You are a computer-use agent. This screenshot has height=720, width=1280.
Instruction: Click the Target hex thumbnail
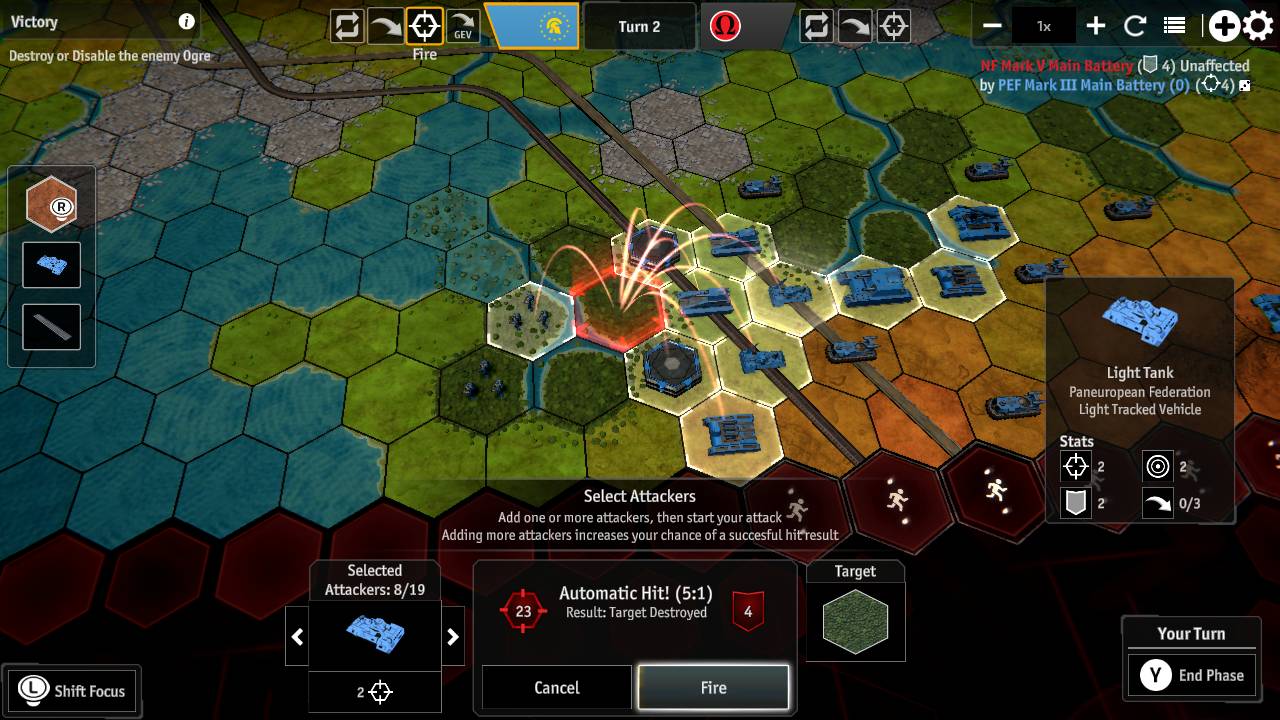click(855, 620)
